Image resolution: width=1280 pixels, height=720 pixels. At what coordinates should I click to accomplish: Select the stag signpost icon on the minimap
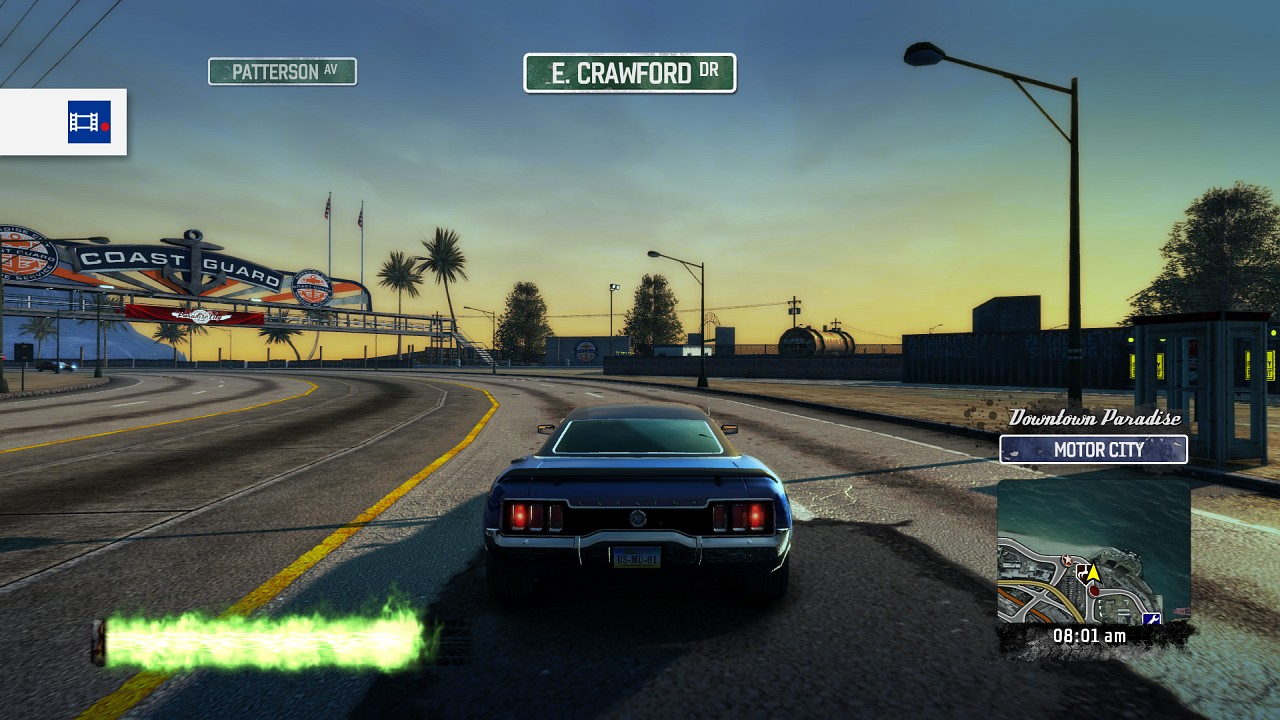[1083, 574]
